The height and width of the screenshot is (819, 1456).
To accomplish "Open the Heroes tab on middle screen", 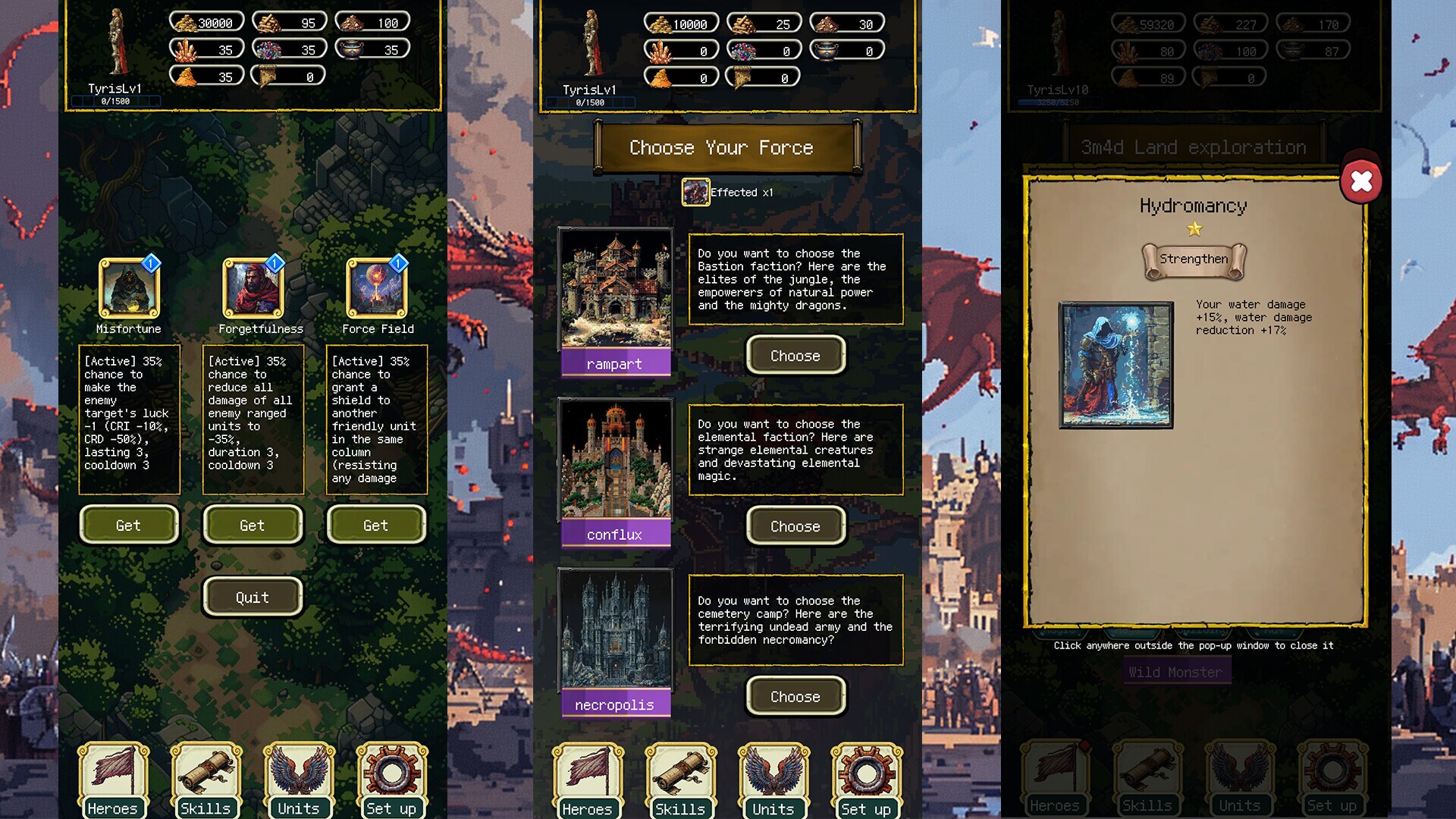I will click(x=588, y=777).
